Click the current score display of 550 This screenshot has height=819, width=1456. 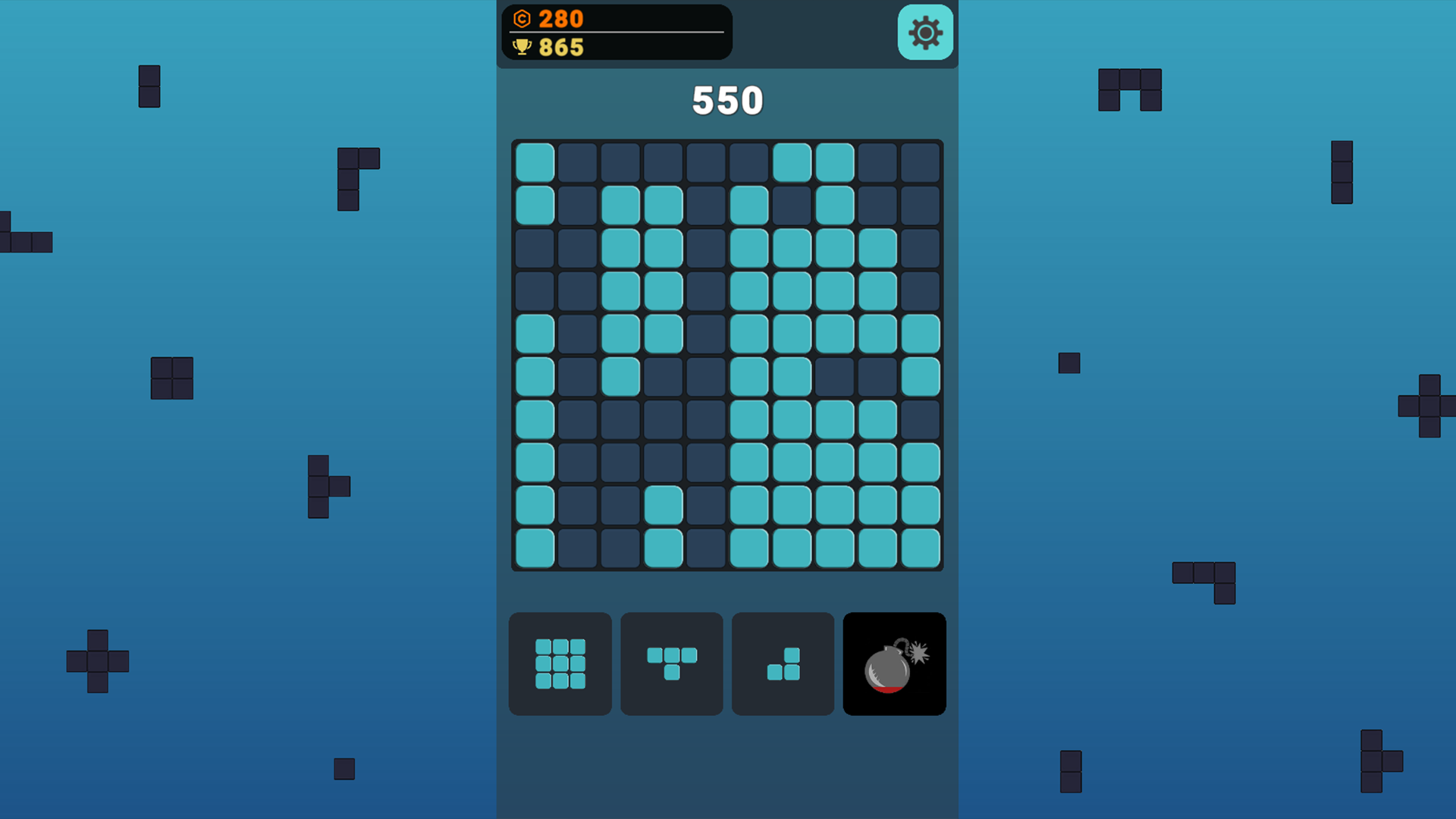coord(727,100)
